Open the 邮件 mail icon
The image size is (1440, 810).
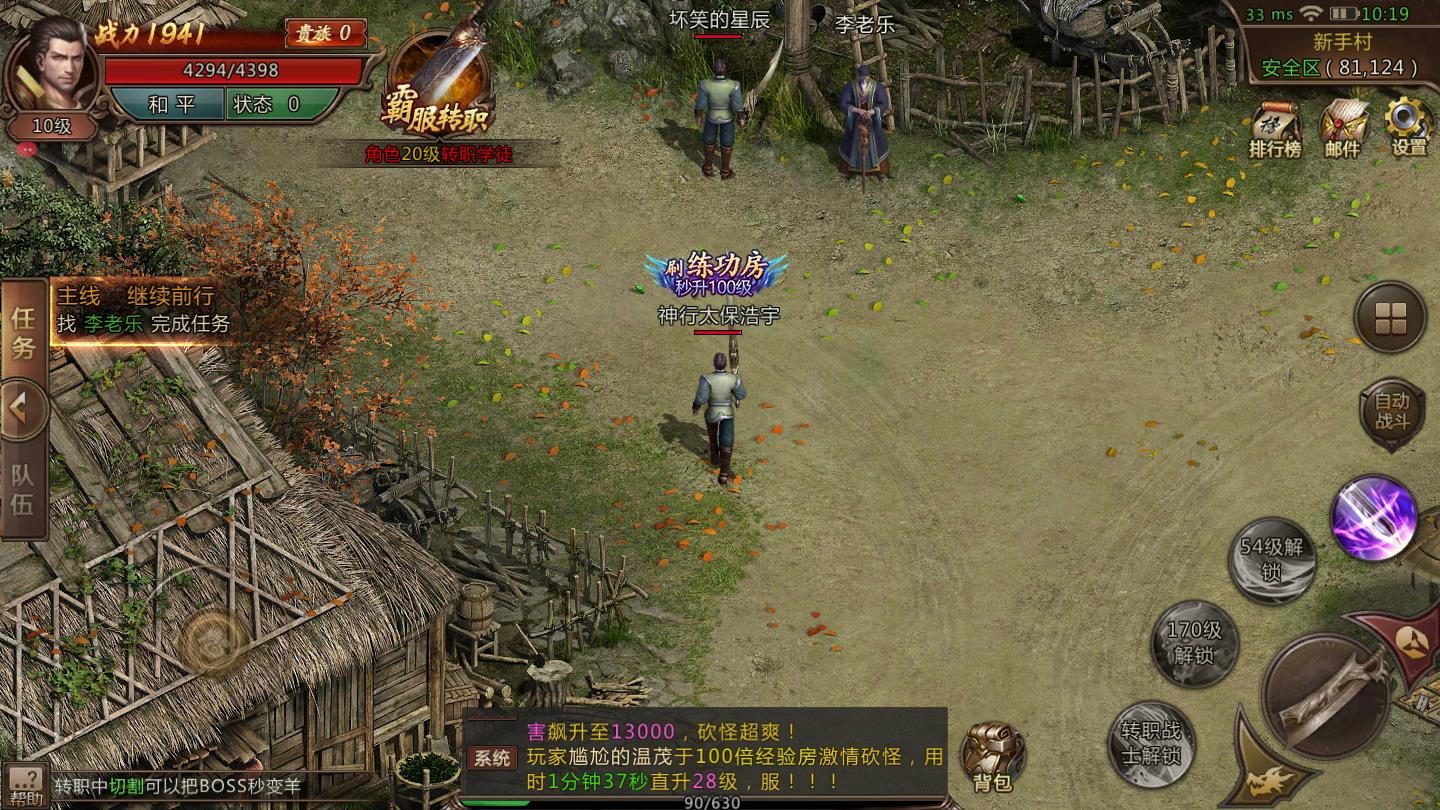point(1342,130)
